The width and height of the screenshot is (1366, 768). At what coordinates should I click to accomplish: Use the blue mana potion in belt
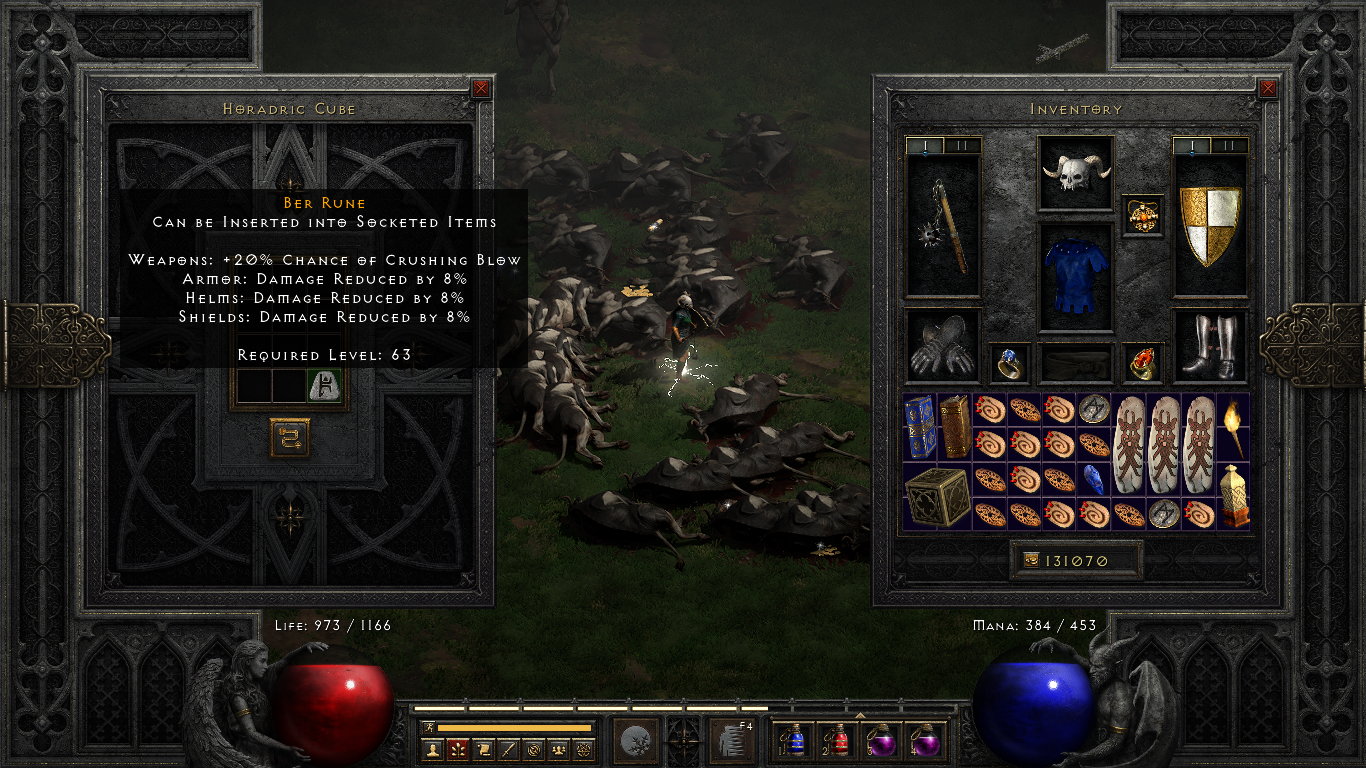pos(795,741)
